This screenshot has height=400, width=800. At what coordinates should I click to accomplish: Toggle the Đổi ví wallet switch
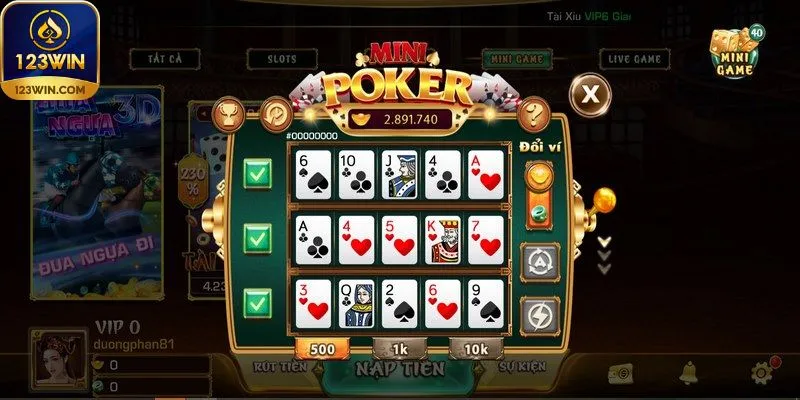pyautogui.click(x=540, y=192)
